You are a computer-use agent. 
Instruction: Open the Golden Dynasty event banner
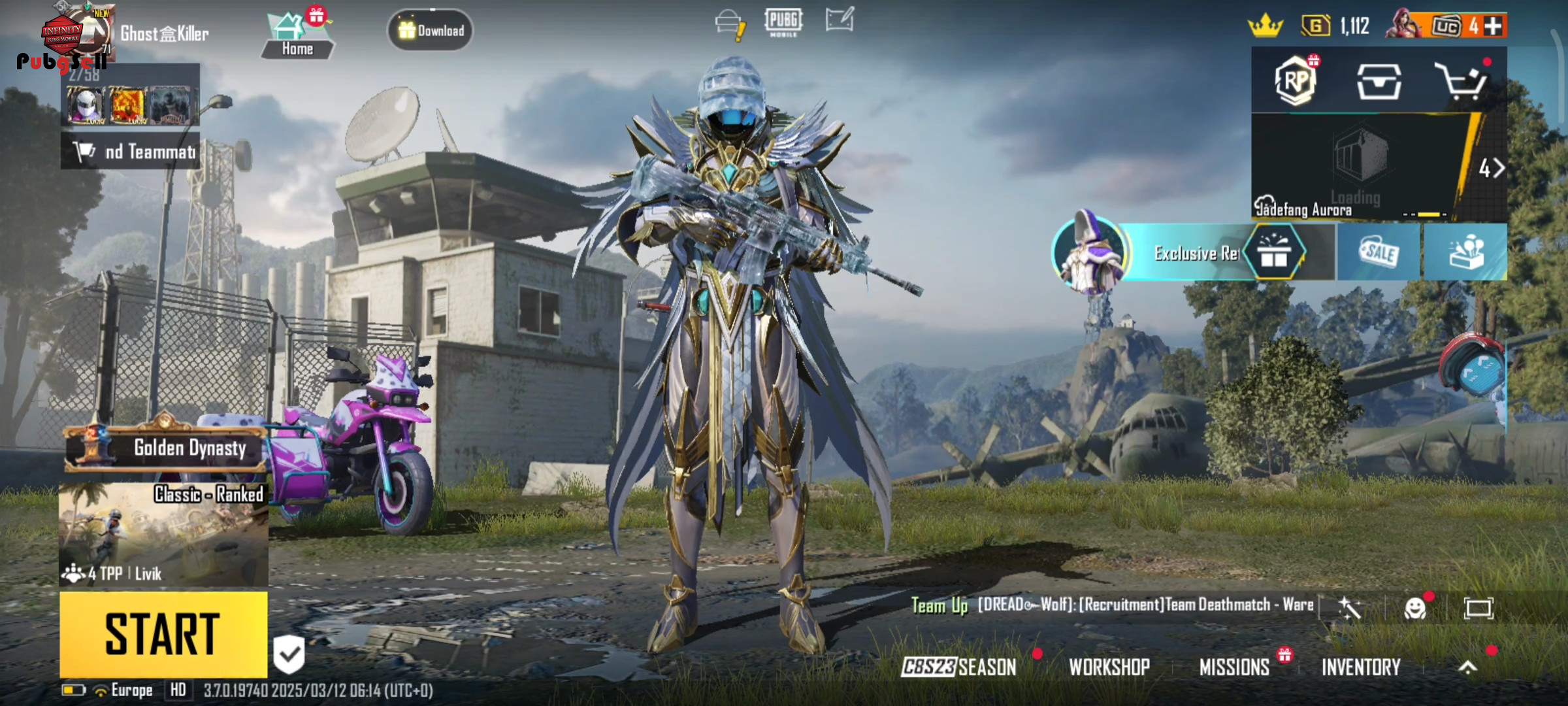[x=167, y=448]
